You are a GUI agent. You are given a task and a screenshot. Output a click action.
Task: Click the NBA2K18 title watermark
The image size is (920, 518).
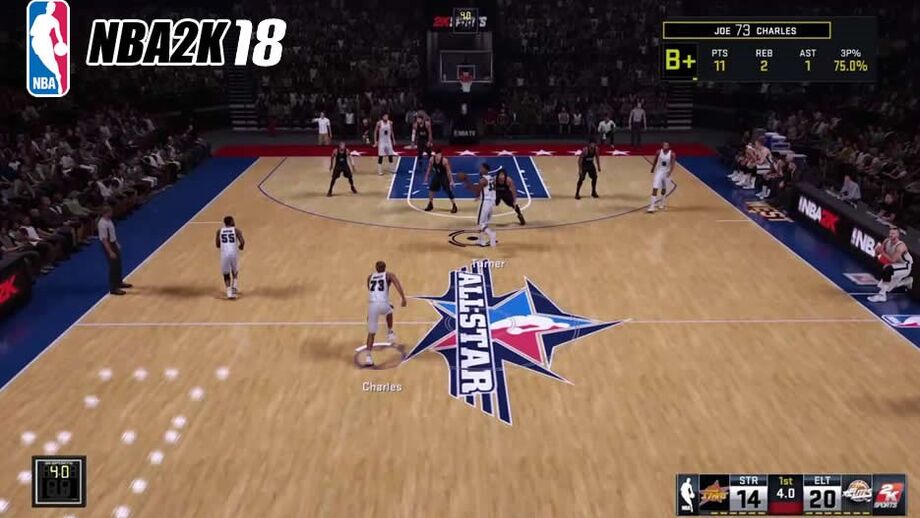[x=185, y=43]
